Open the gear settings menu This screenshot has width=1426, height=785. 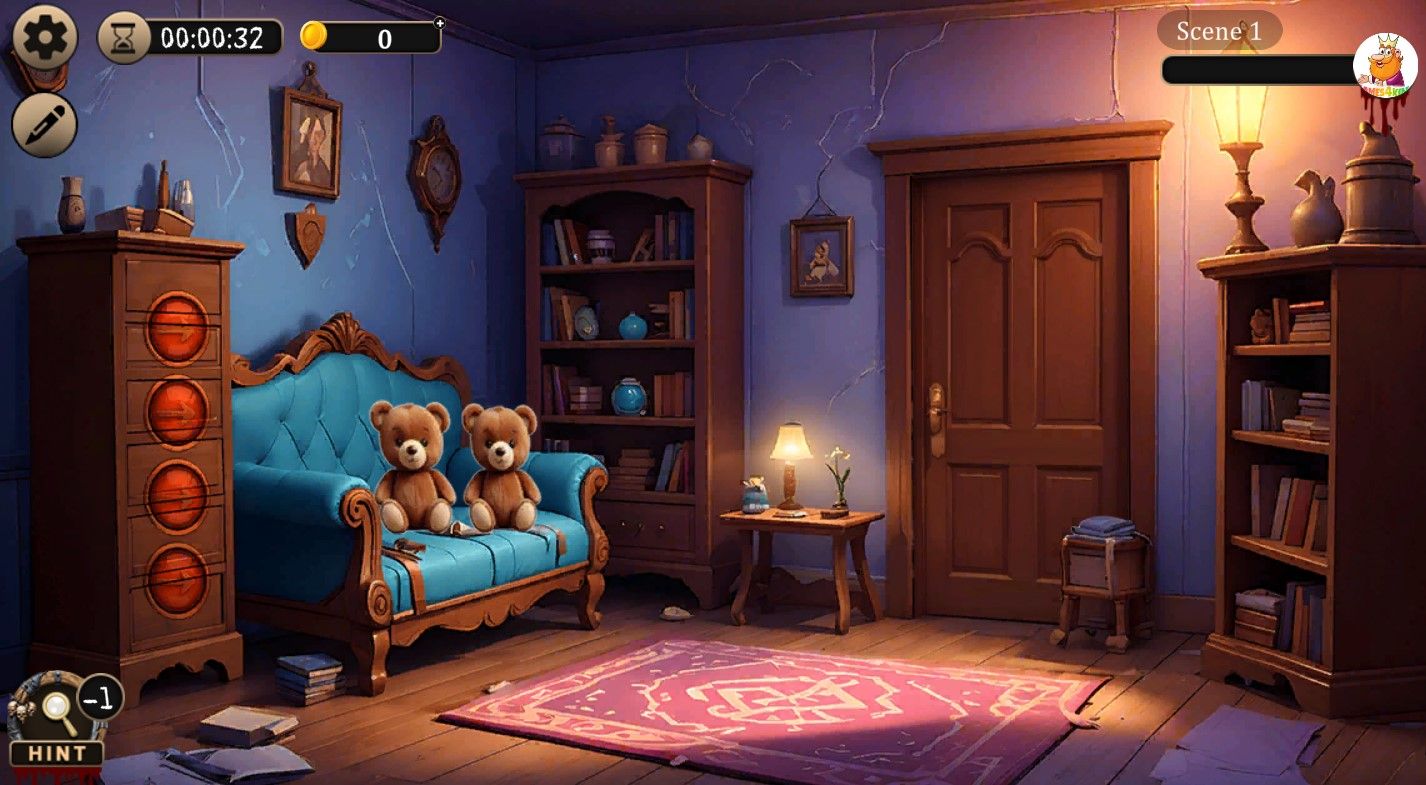[44, 38]
